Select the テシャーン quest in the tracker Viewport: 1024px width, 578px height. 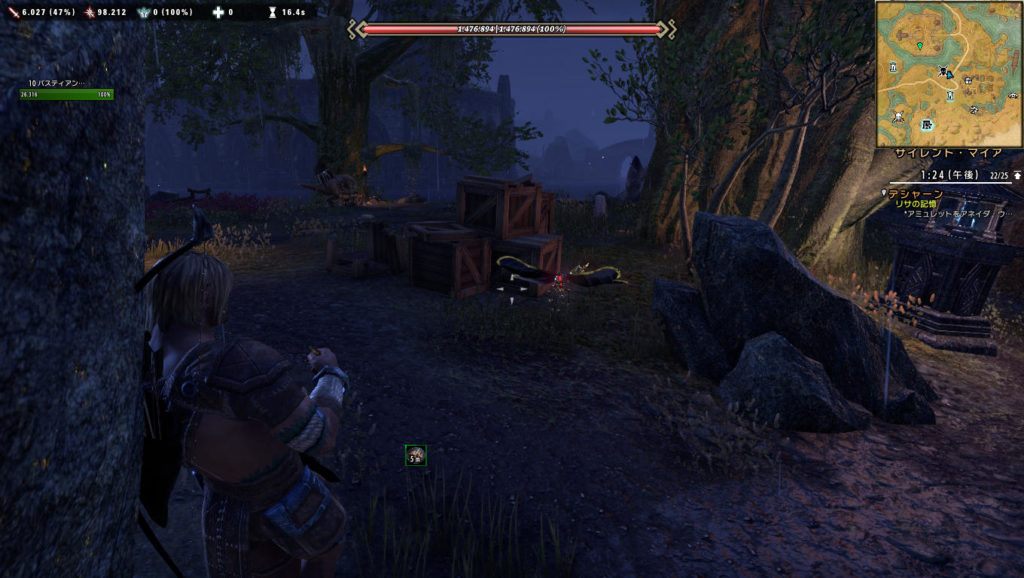pyautogui.click(x=915, y=193)
